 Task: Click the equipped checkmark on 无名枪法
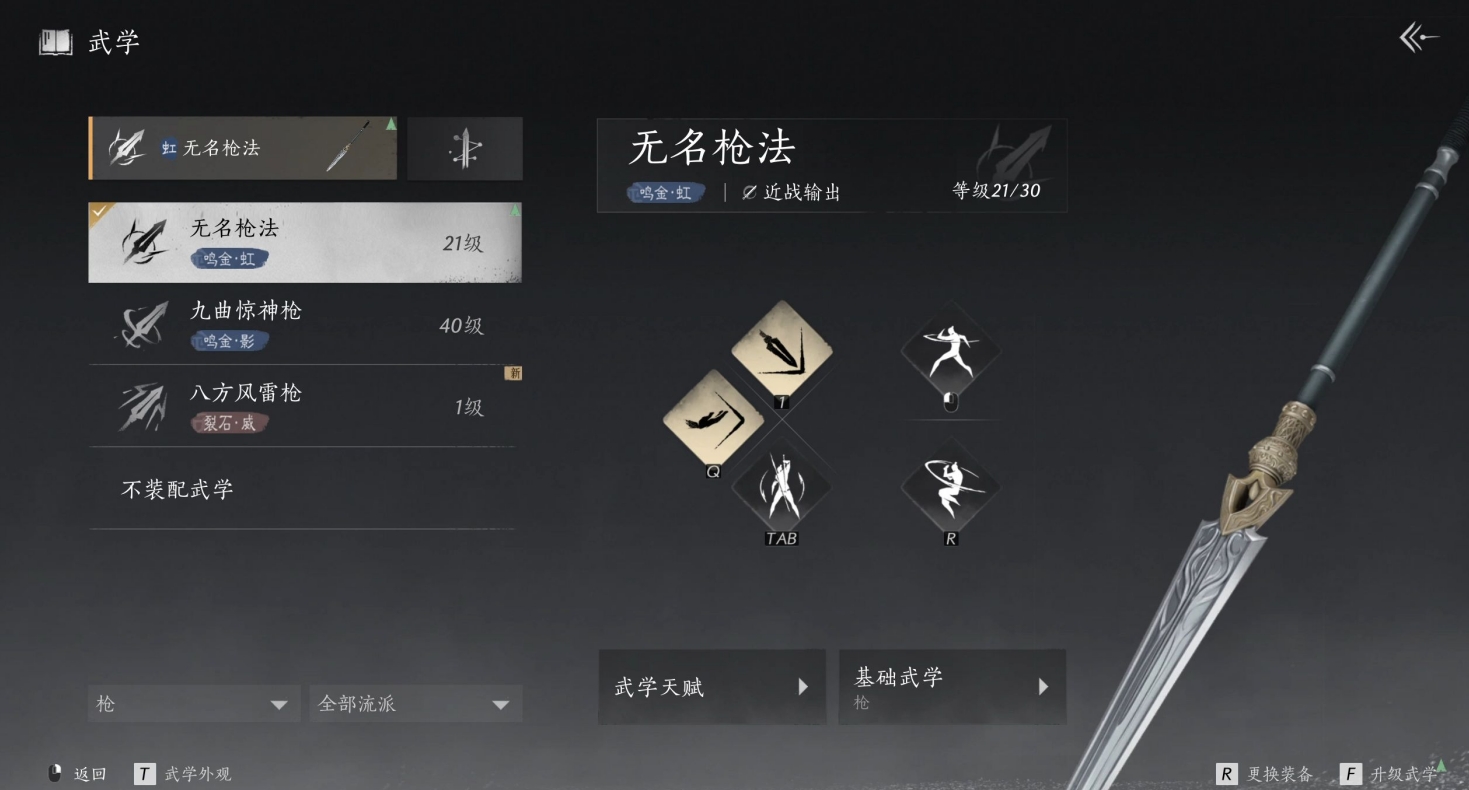coord(97,212)
